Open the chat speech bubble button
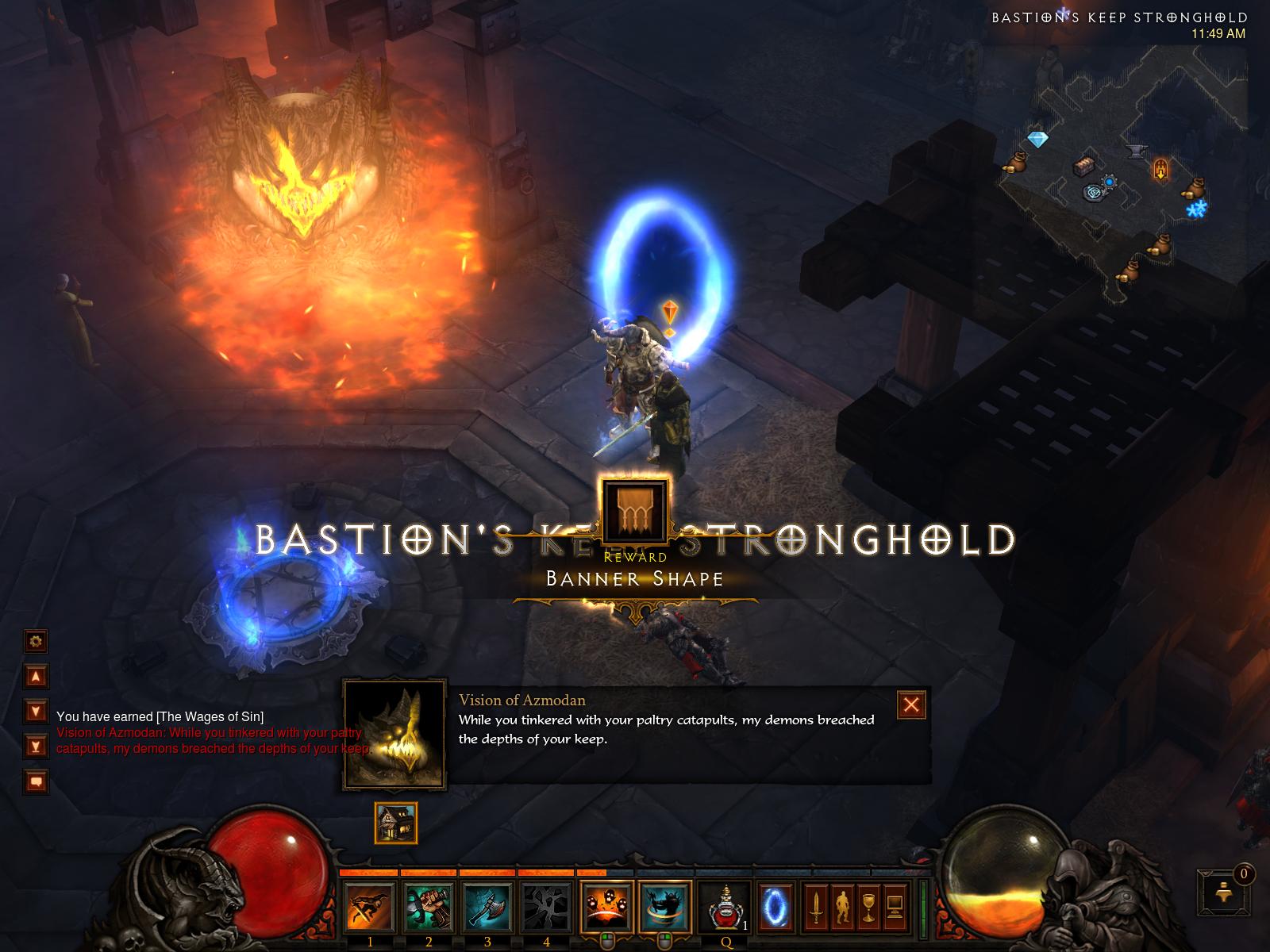Viewport: 1270px width, 952px height. tap(36, 781)
